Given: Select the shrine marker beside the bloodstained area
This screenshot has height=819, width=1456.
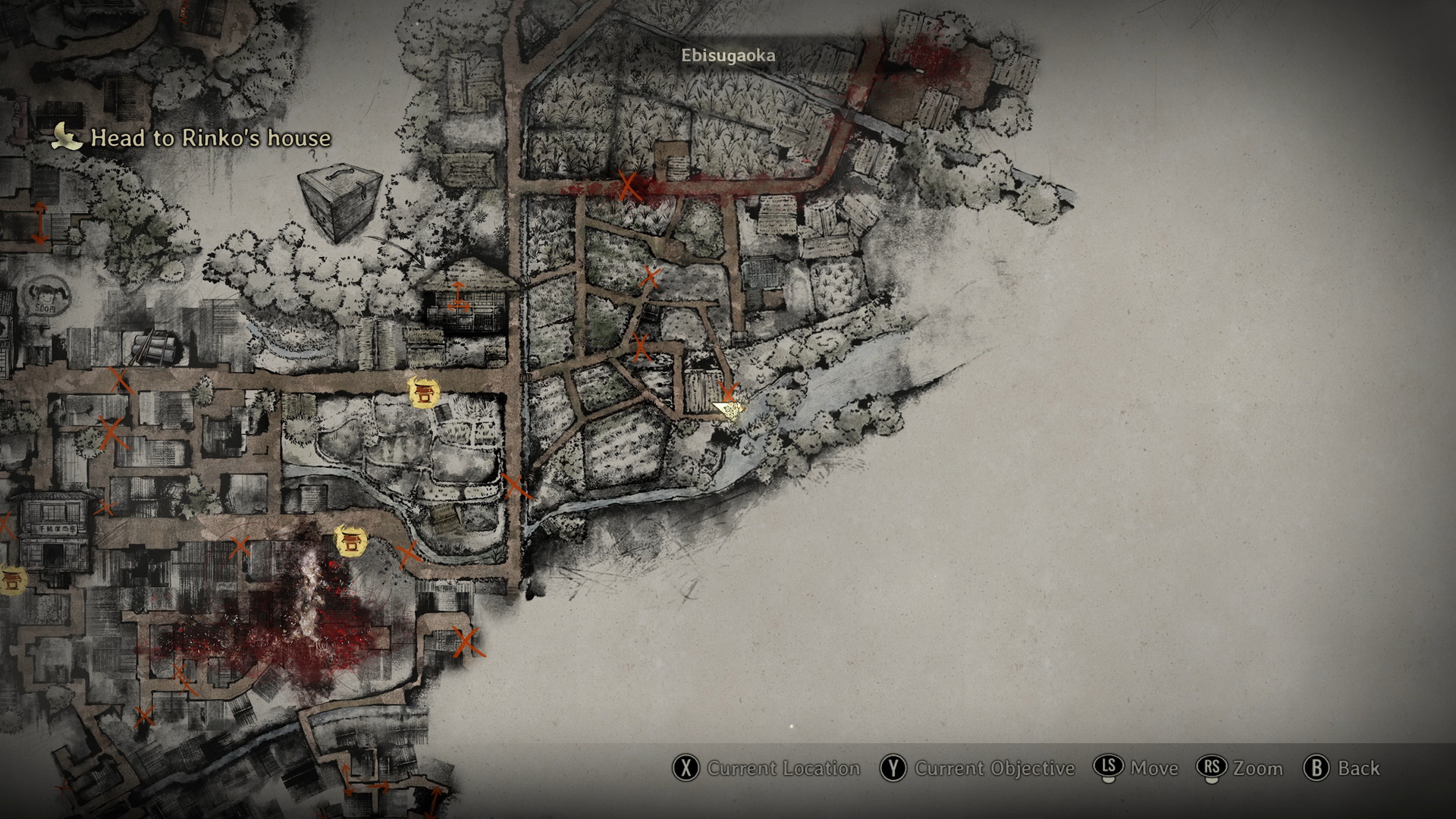Looking at the screenshot, I should [350, 541].
